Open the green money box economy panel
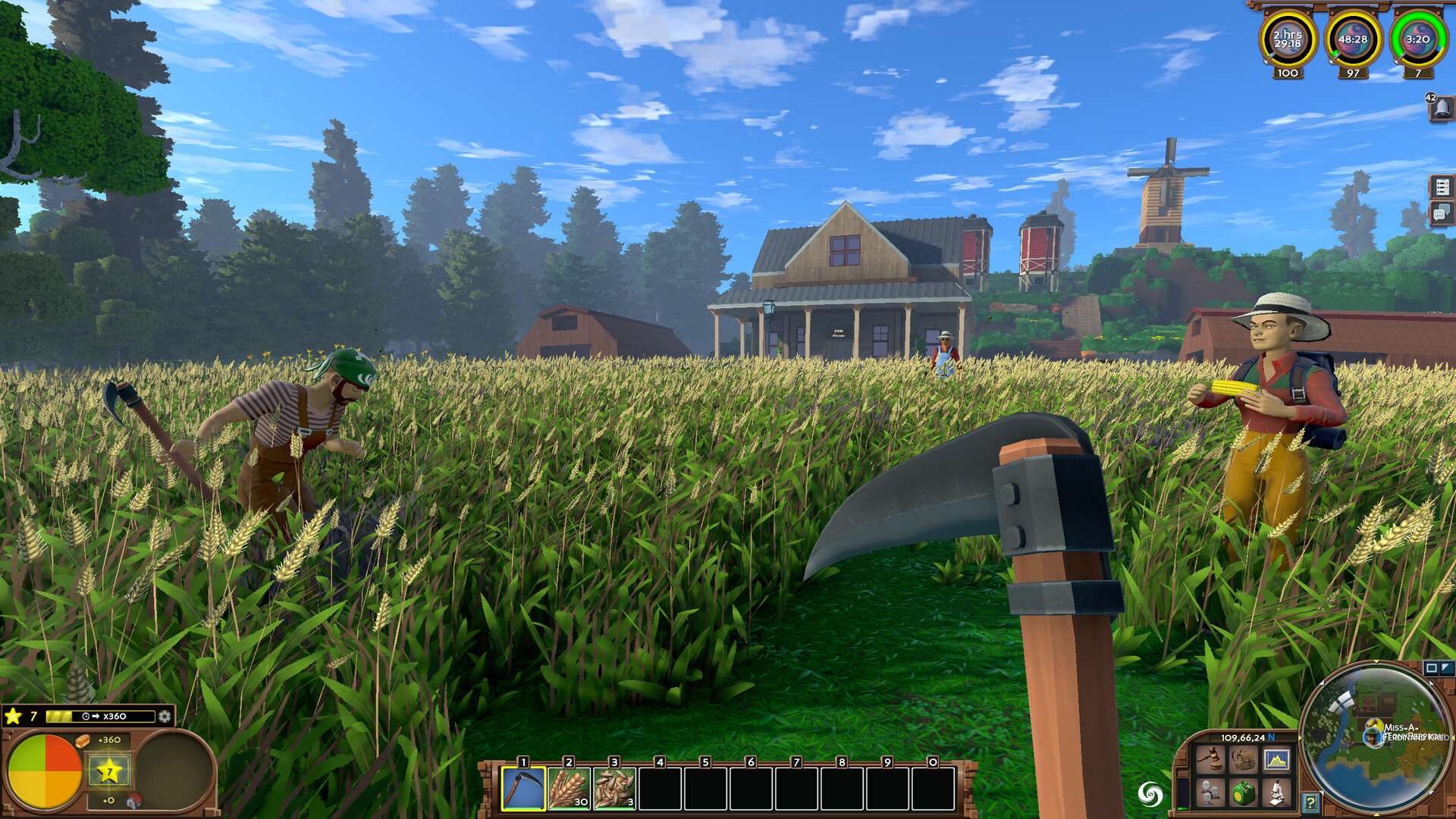Viewport: 1456px width, 819px height. pyautogui.click(x=1243, y=794)
